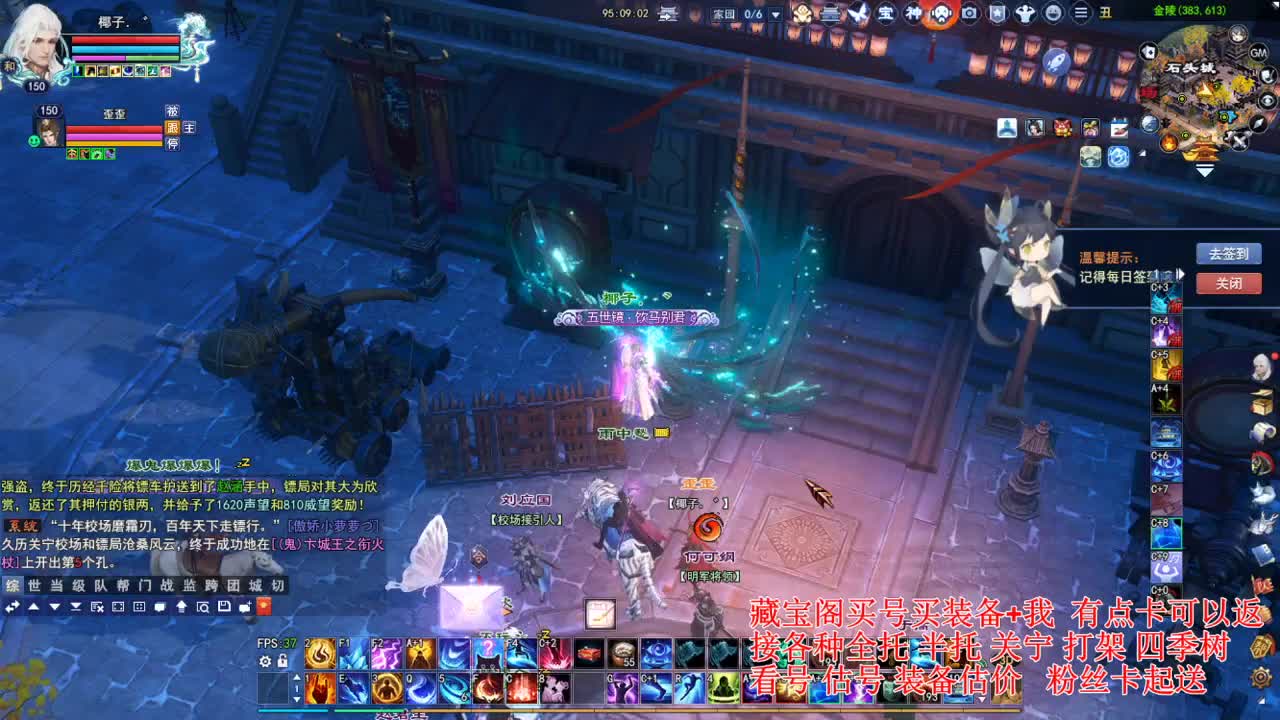The width and height of the screenshot is (1280, 720).
Task: Expand the sign-in reminder panel arrow
Action: pos(1181,274)
